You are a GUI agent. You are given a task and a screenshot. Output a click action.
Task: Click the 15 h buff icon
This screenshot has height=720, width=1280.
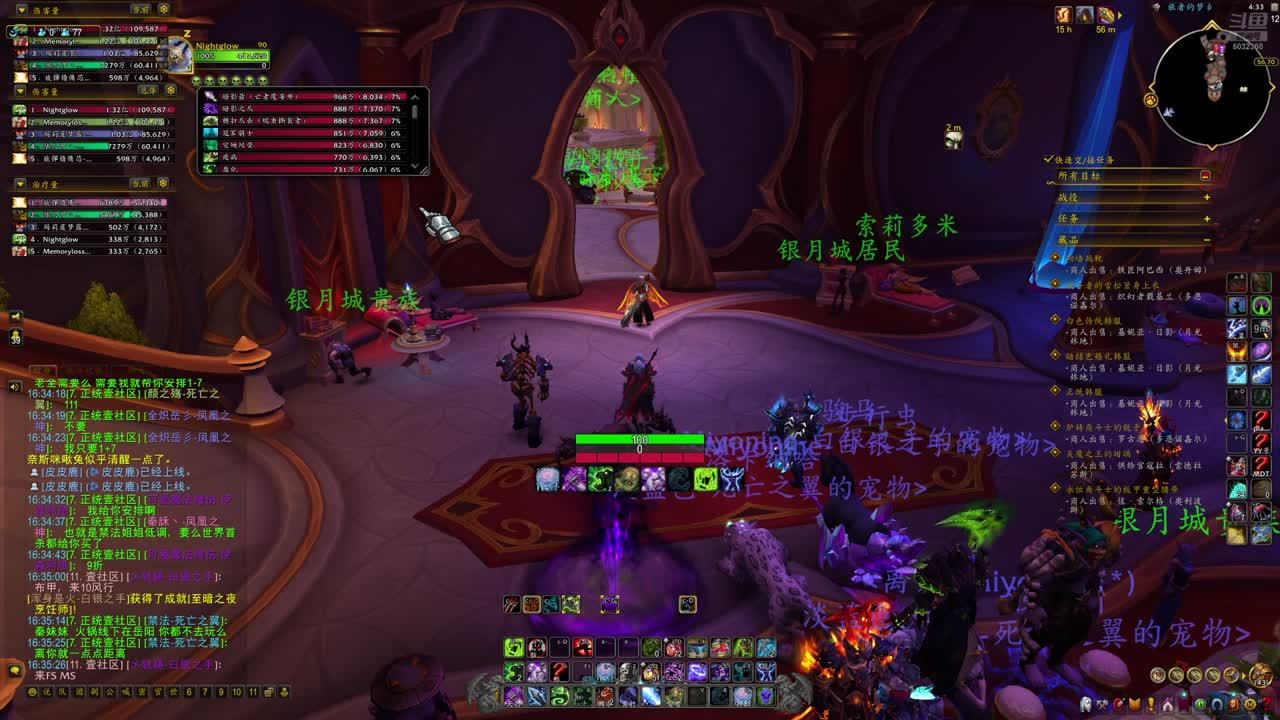pyautogui.click(x=1063, y=15)
